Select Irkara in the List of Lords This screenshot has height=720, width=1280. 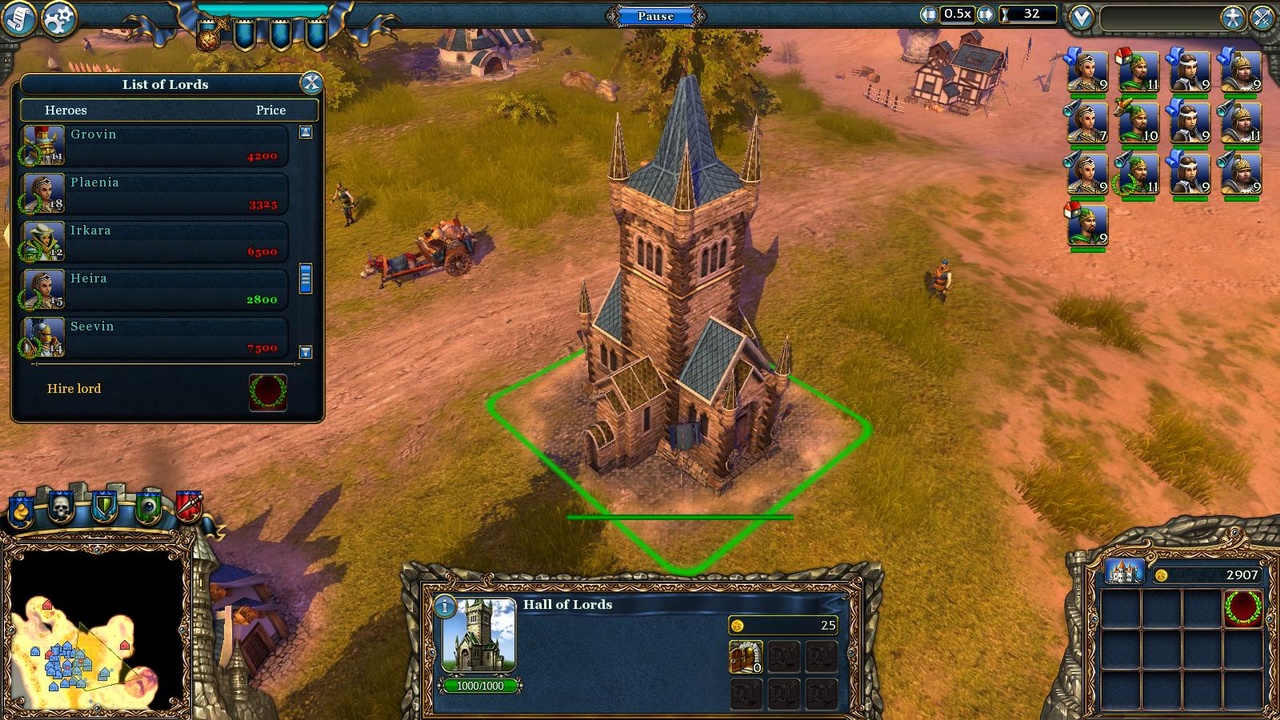pos(160,239)
